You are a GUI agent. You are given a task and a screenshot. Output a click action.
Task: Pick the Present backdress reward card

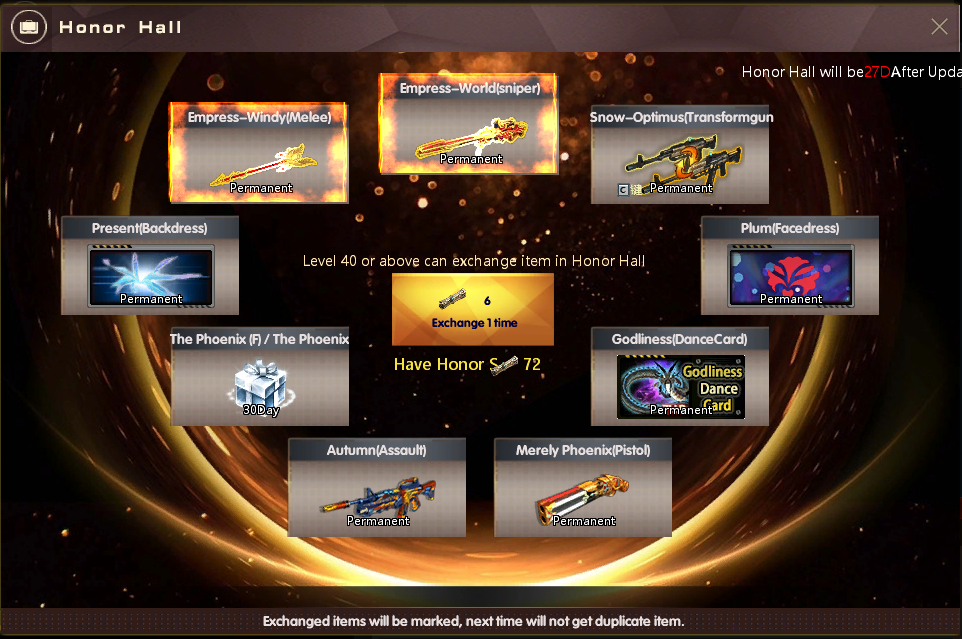(x=151, y=266)
